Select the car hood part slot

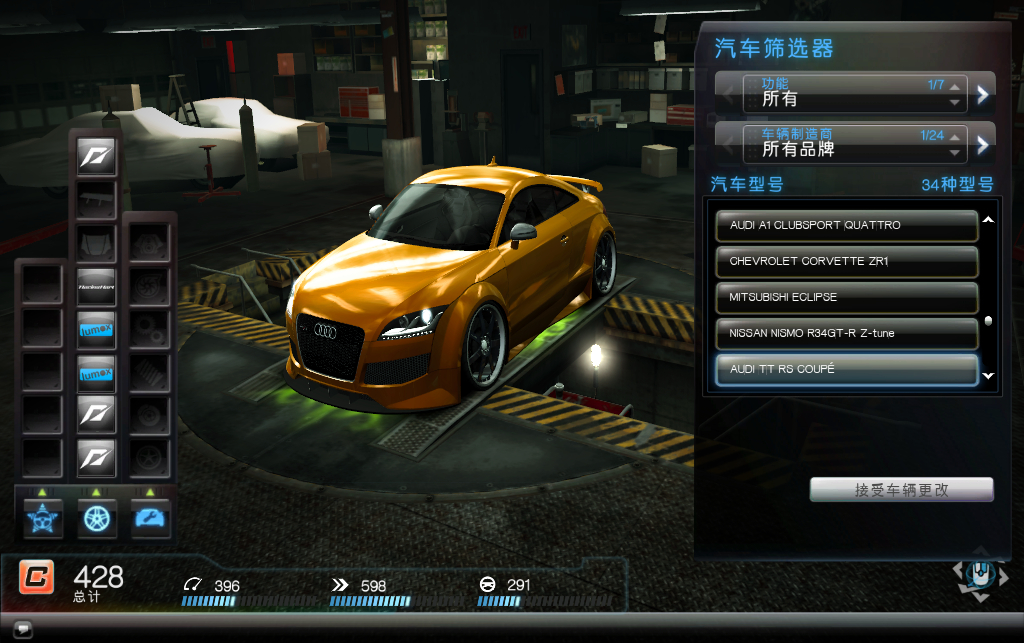click(97, 243)
